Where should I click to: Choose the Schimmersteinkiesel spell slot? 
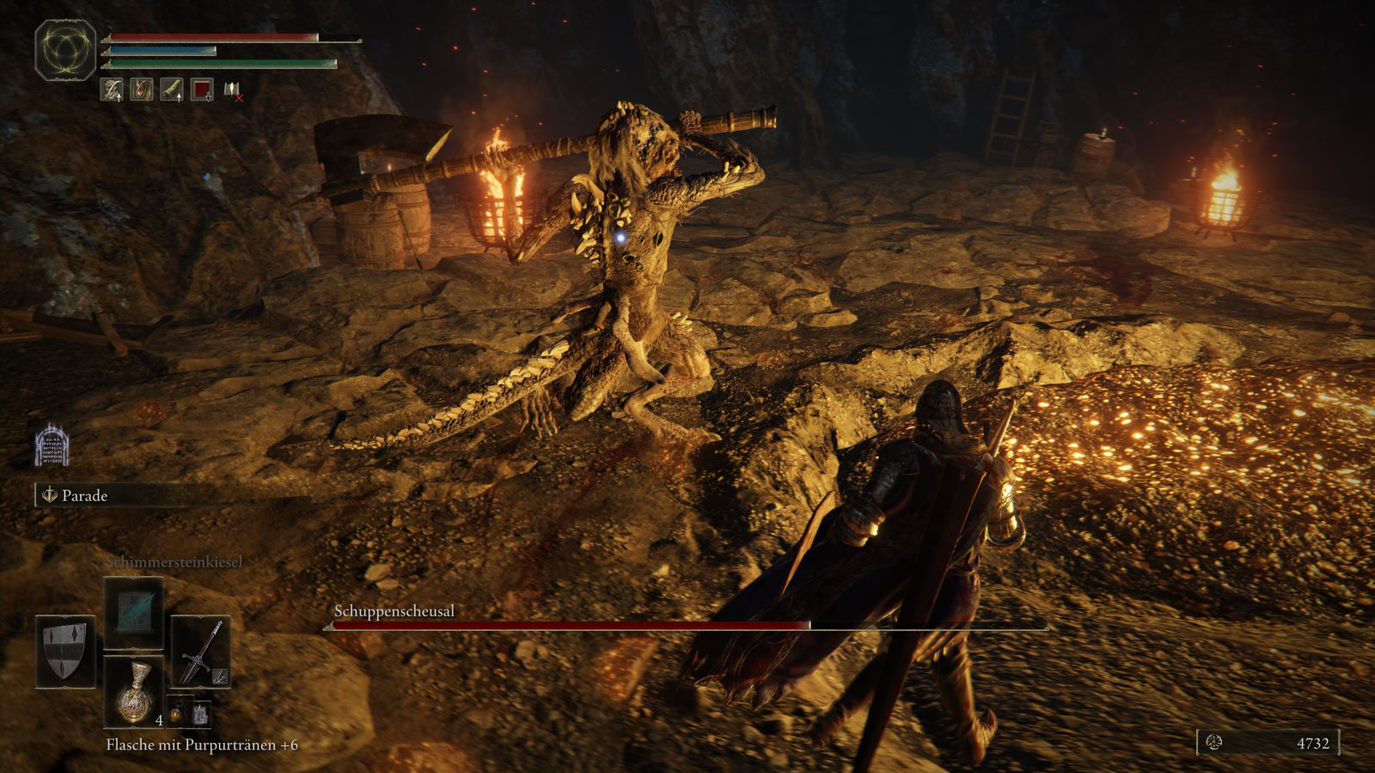pyautogui.click(x=133, y=612)
